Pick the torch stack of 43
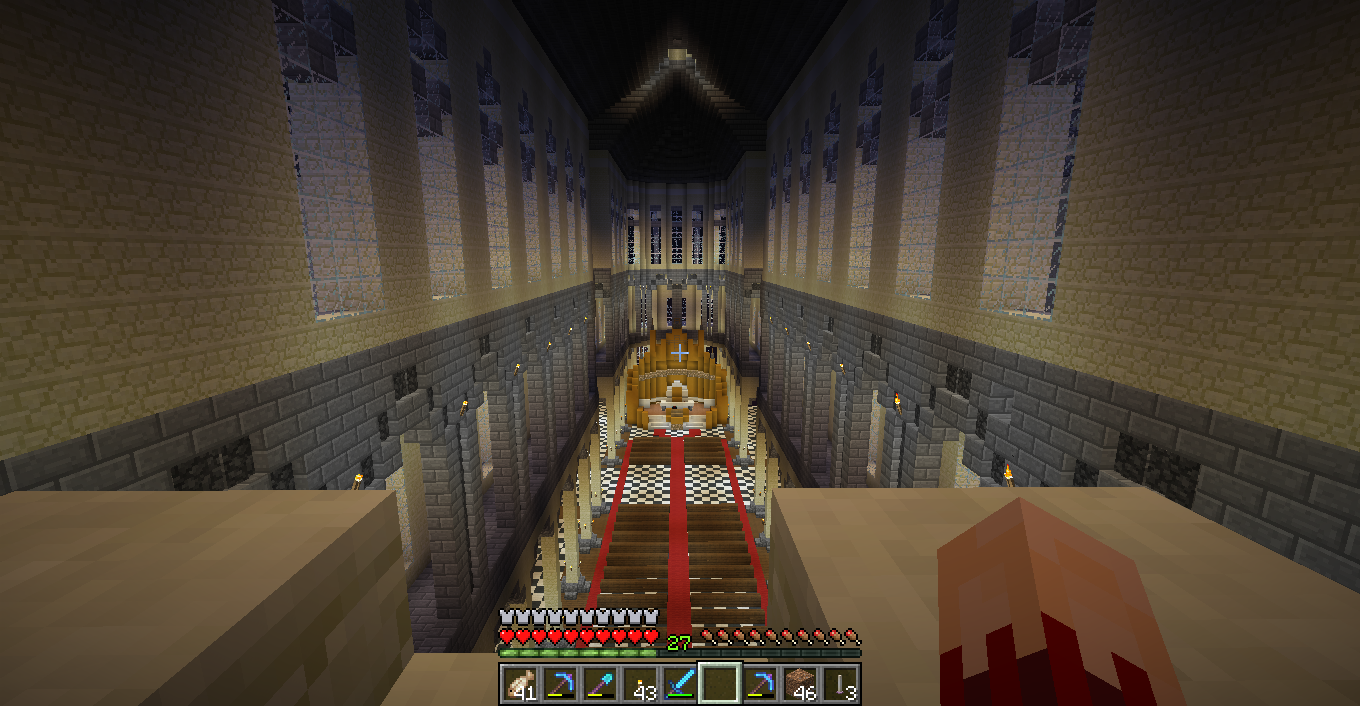1360x706 pixels. coord(640,685)
